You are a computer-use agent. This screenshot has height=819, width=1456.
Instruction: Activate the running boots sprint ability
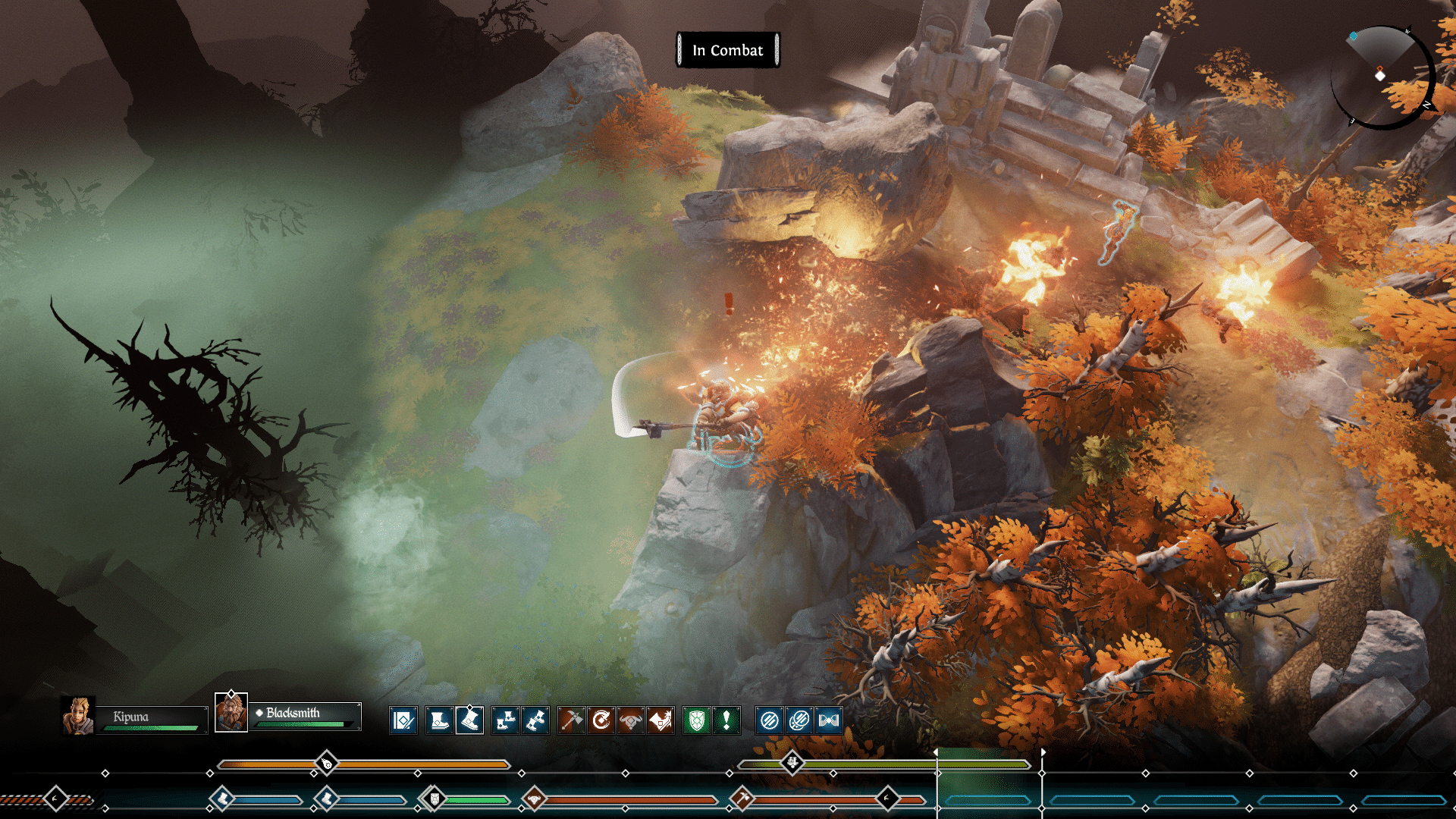535,720
